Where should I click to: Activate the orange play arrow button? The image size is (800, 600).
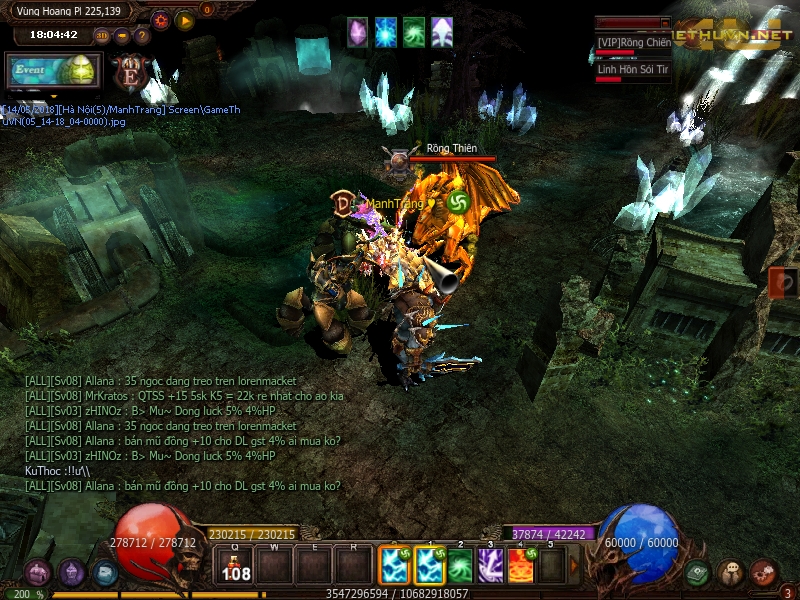(185, 19)
